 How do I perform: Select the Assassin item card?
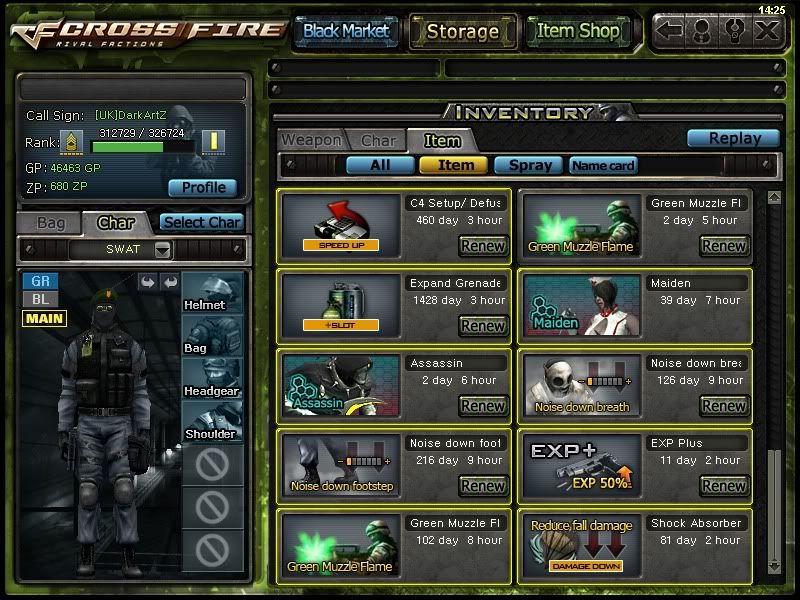(340, 385)
